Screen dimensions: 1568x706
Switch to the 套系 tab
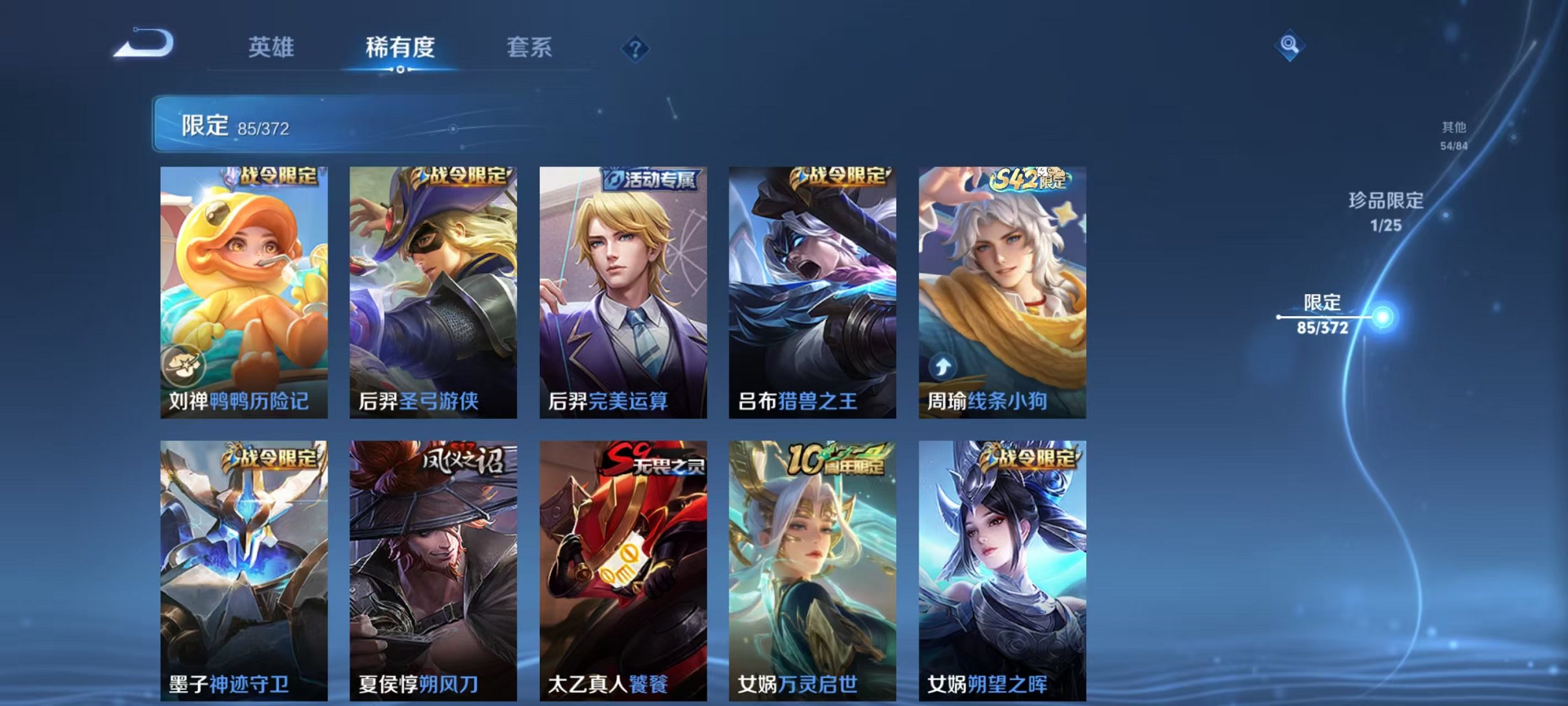coord(531,47)
